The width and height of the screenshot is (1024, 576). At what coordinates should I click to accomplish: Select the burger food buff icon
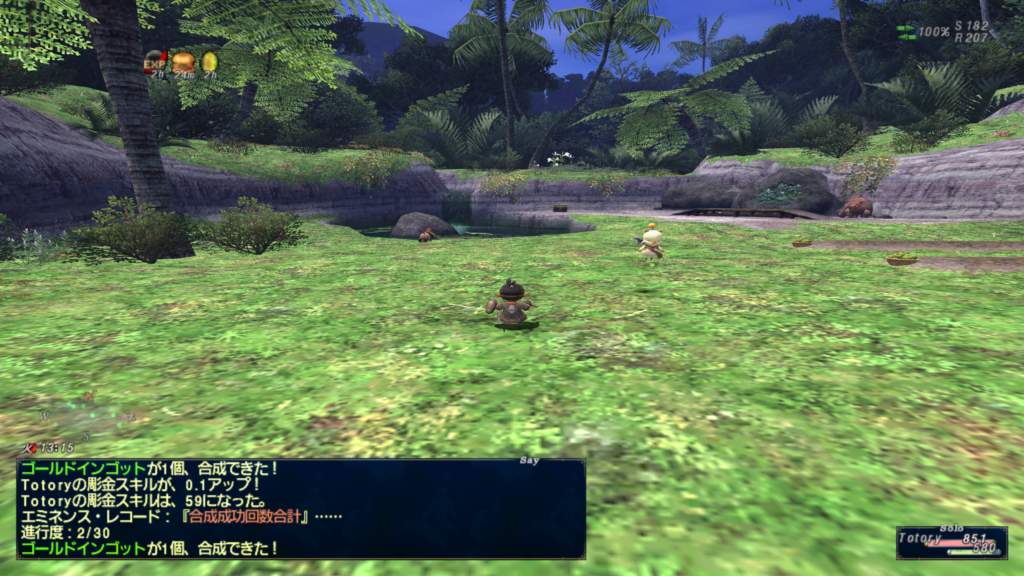182,62
